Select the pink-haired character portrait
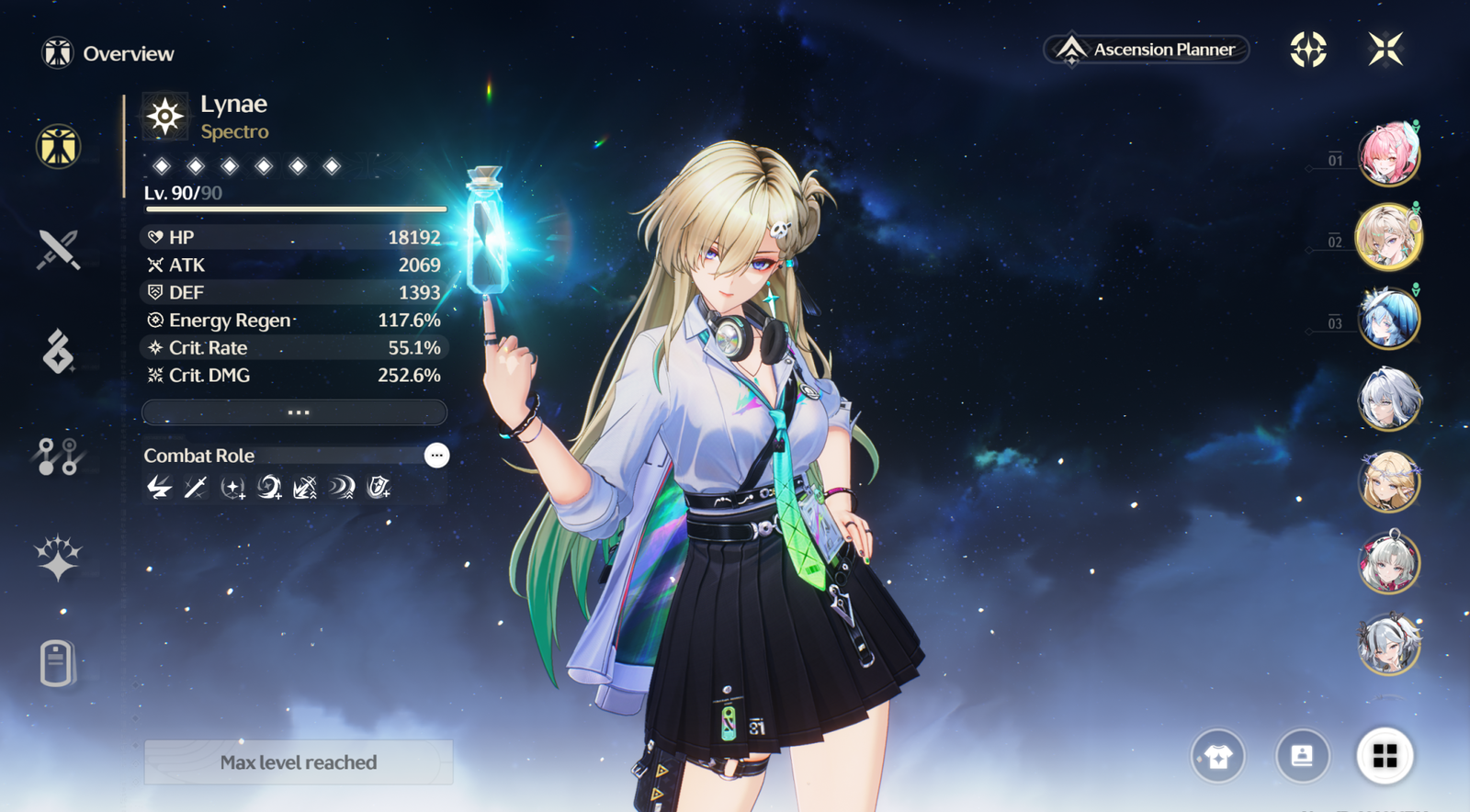Viewport: 1470px width, 812px height. [x=1388, y=154]
